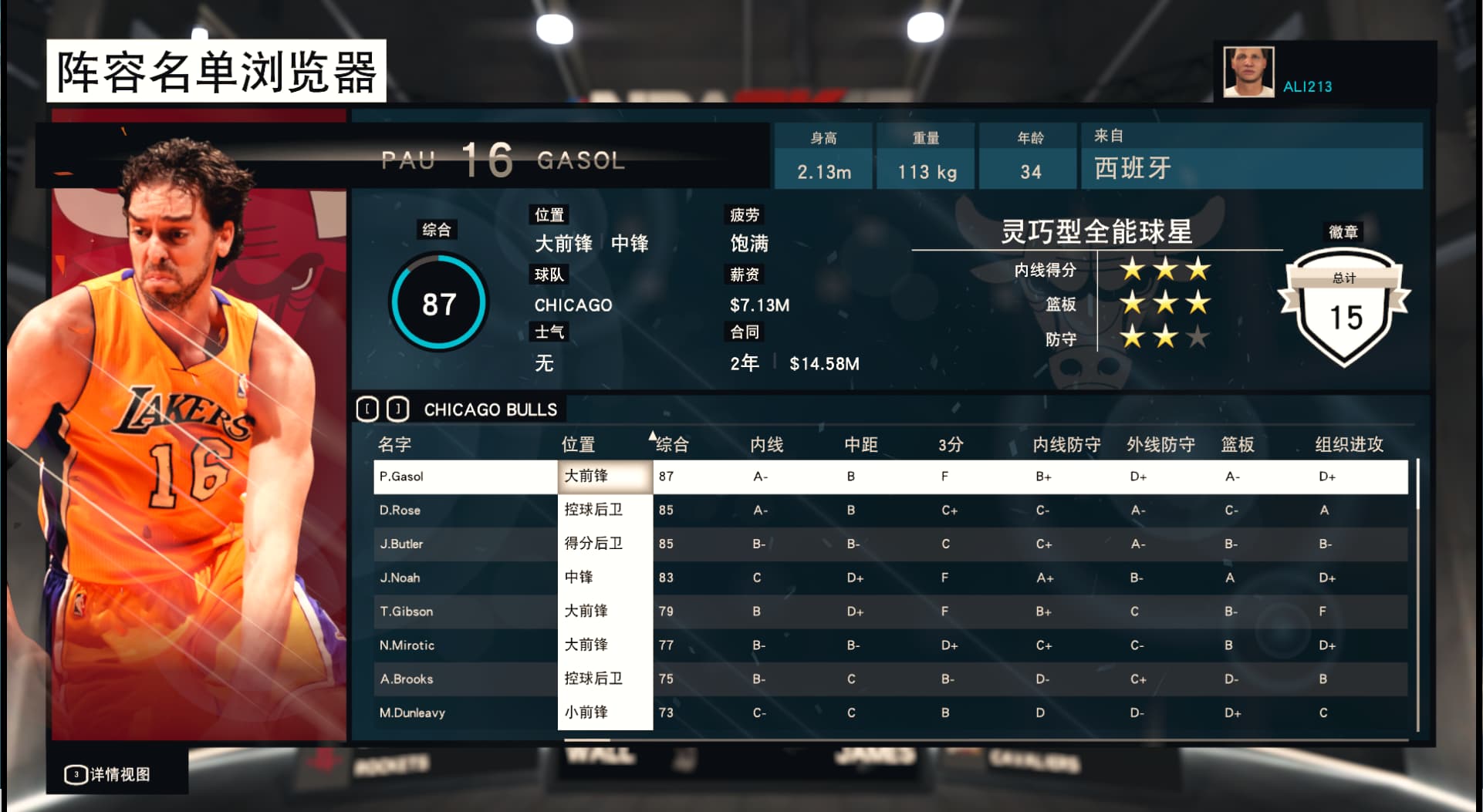This screenshot has width=1483, height=812.
Task: Sort by the 中距 mid-range column
Action: (x=860, y=444)
